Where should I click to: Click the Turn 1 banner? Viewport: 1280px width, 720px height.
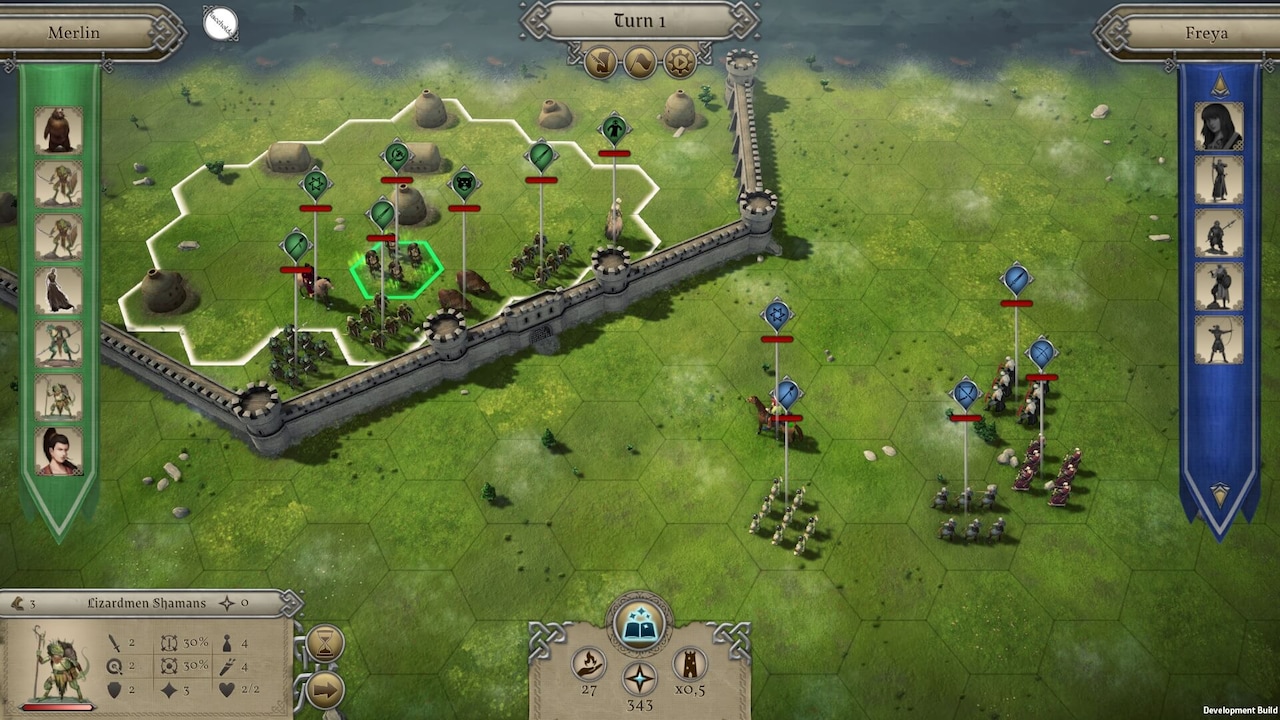pyautogui.click(x=639, y=21)
